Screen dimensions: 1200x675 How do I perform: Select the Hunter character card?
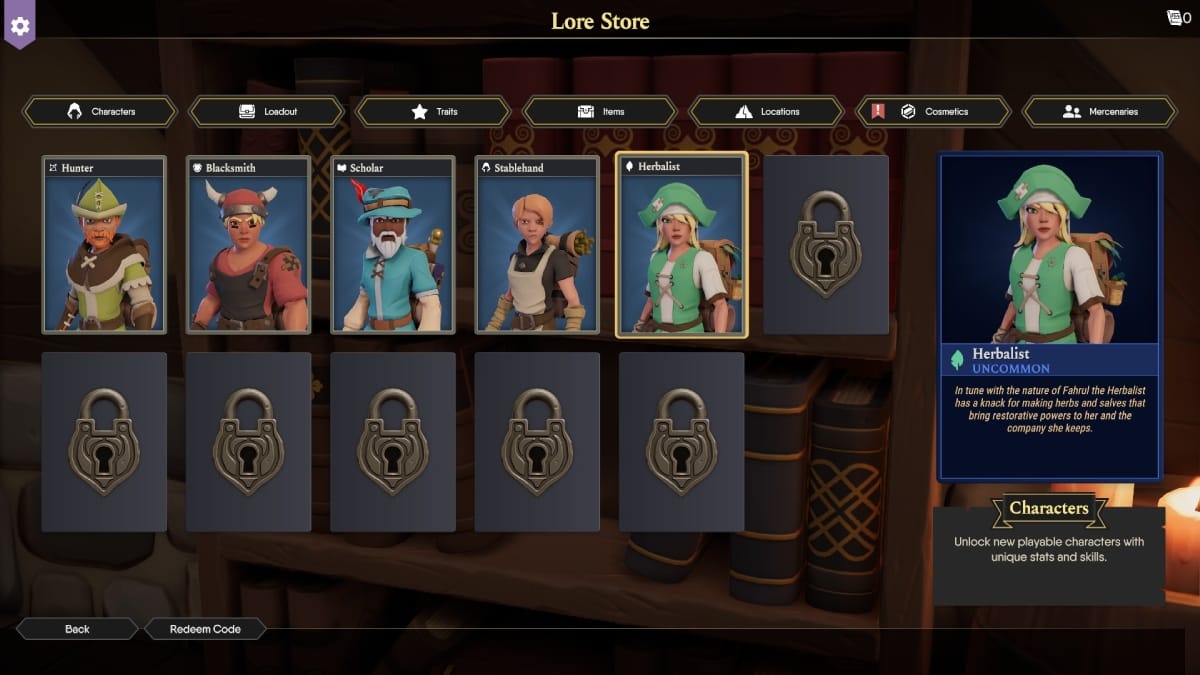[x=104, y=245]
